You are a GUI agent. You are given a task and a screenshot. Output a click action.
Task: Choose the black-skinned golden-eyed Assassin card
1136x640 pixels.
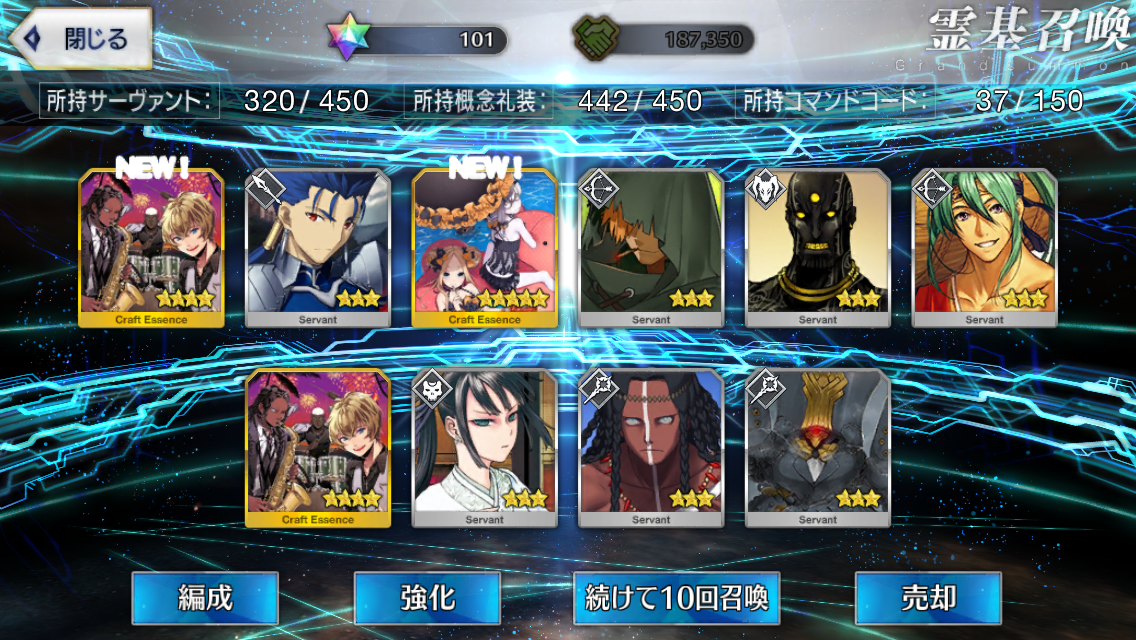click(818, 248)
